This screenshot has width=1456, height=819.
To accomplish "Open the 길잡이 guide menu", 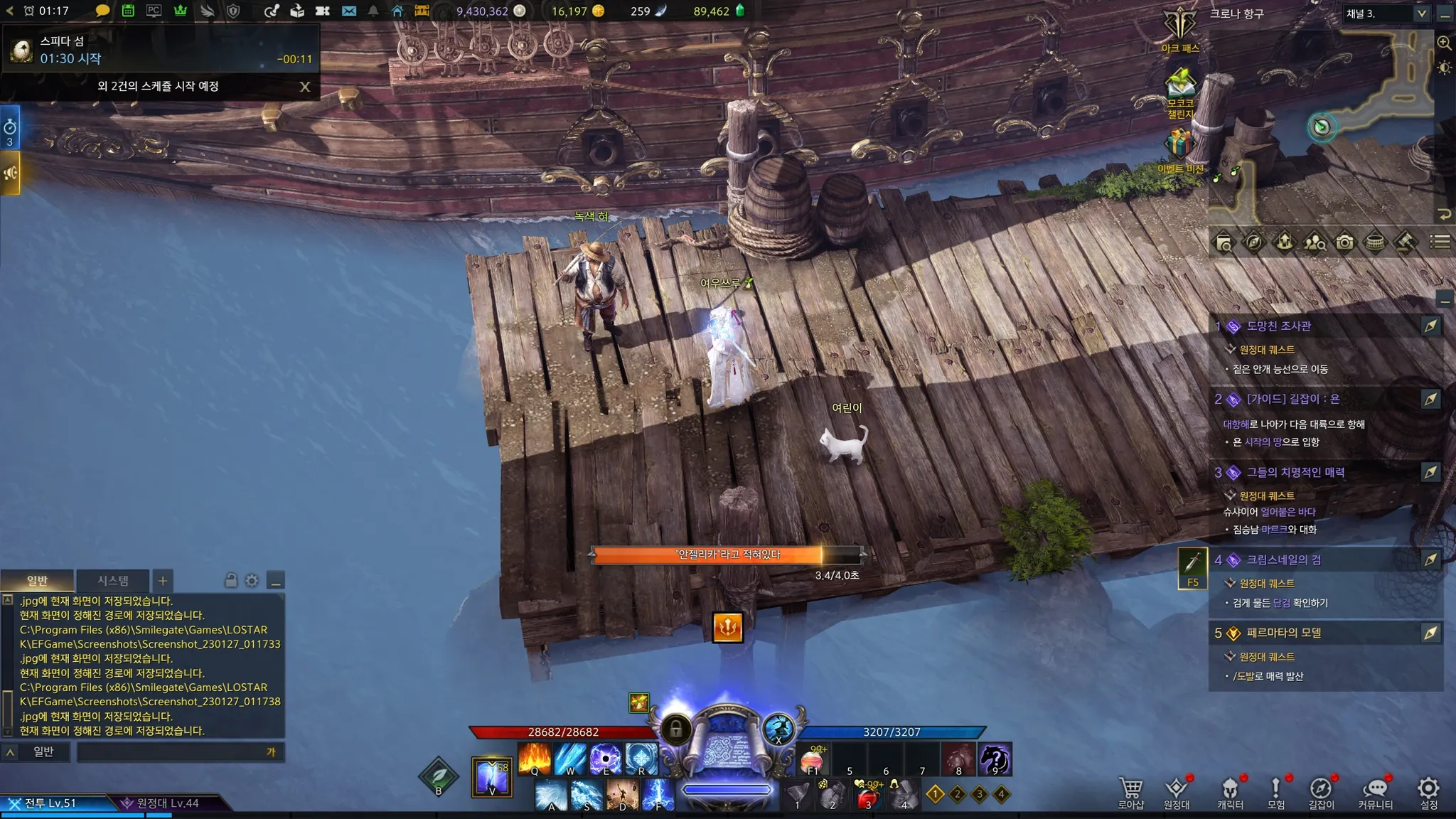I will [x=1321, y=792].
